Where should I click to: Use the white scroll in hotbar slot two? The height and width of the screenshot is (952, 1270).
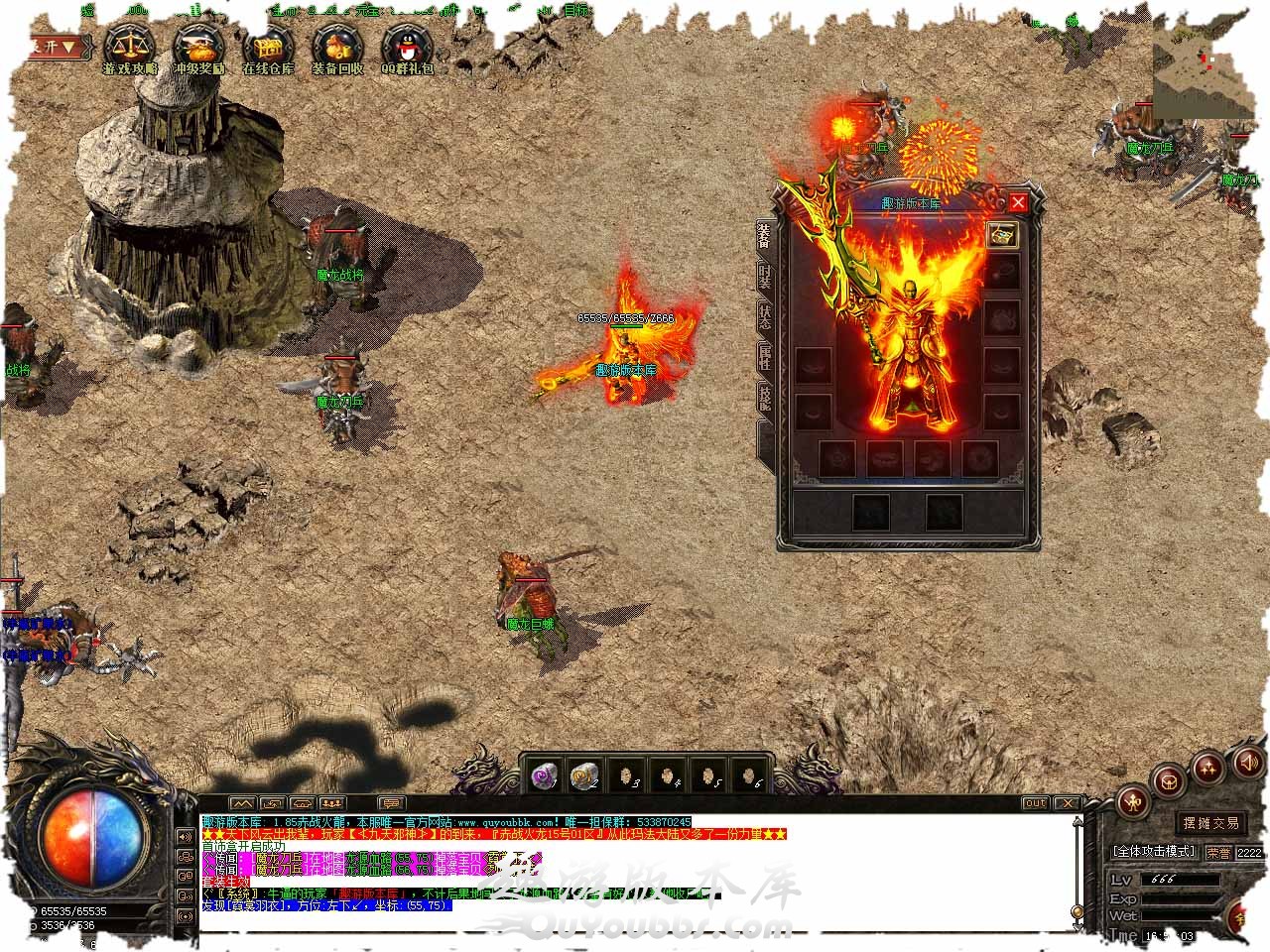585,776
